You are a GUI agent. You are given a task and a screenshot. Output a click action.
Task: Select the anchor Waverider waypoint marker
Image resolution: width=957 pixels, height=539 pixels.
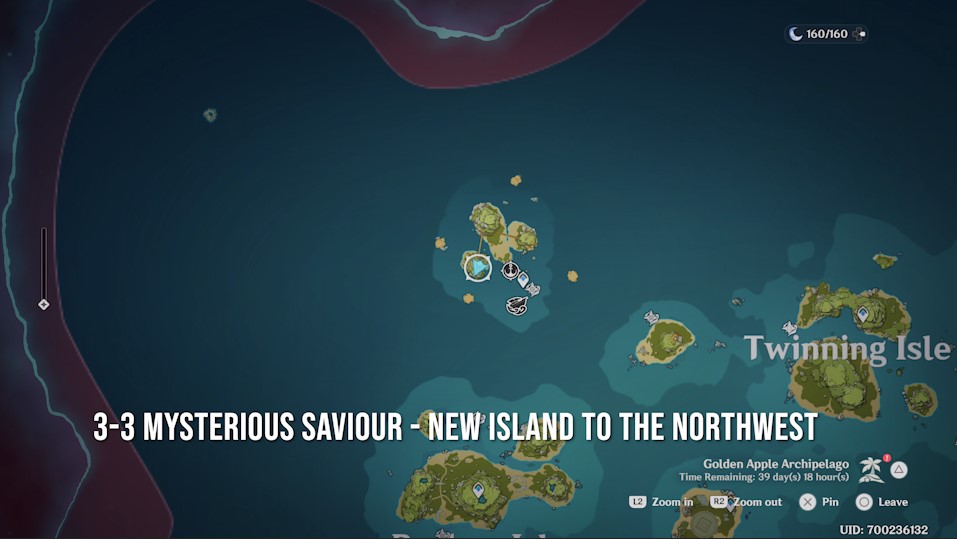(509, 270)
